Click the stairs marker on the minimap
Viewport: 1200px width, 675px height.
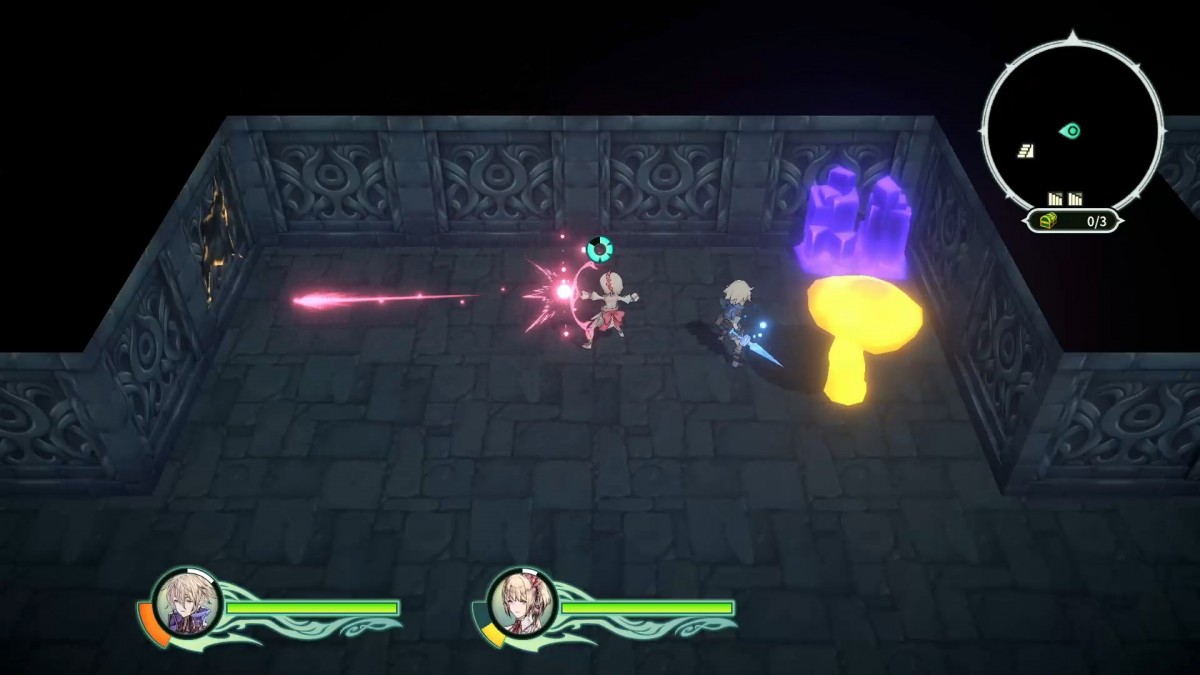click(x=1026, y=151)
